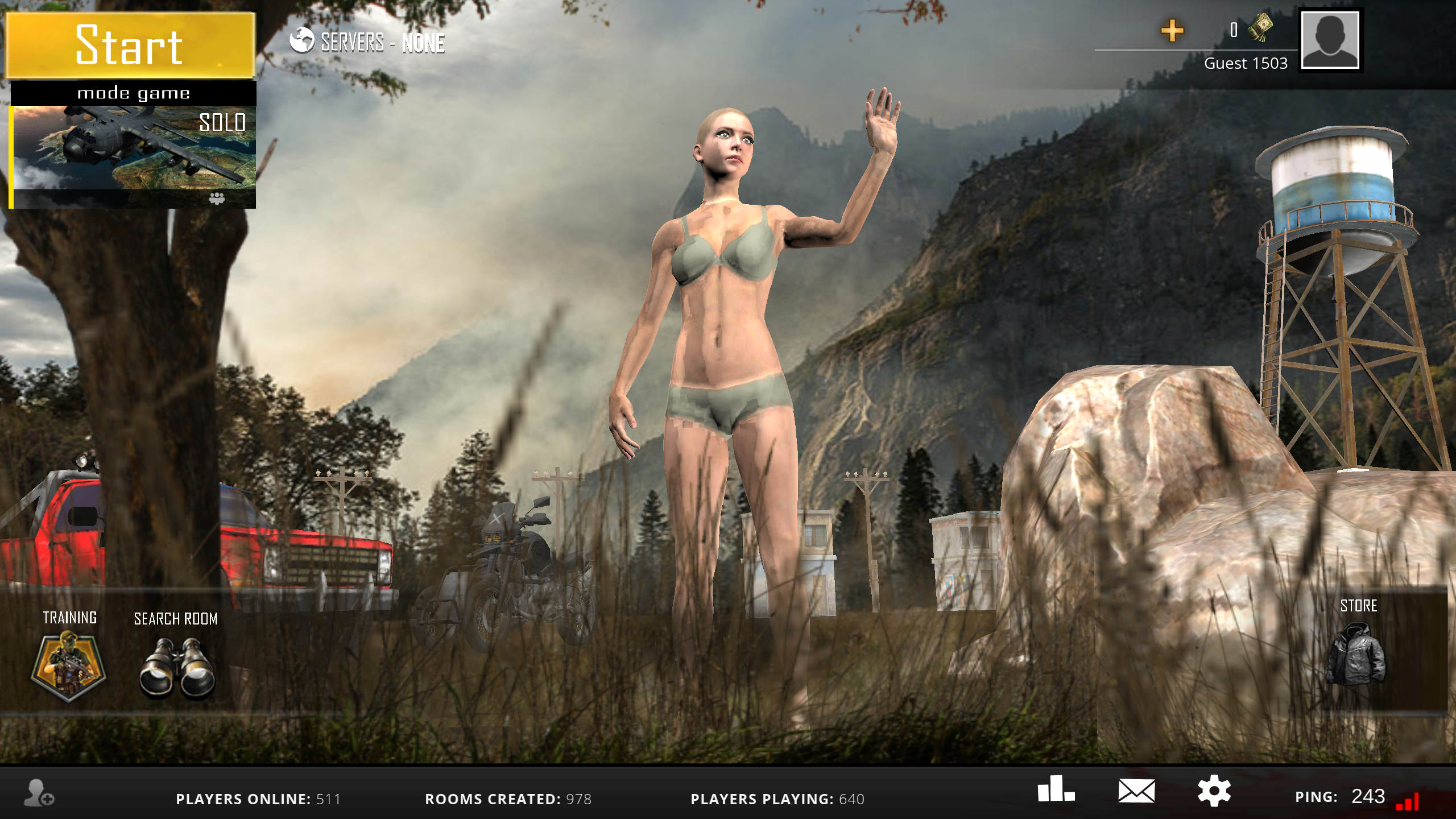The image size is (1456, 819).
Task: Show the leaderboard bar chart icon
Action: pos(1056,789)
